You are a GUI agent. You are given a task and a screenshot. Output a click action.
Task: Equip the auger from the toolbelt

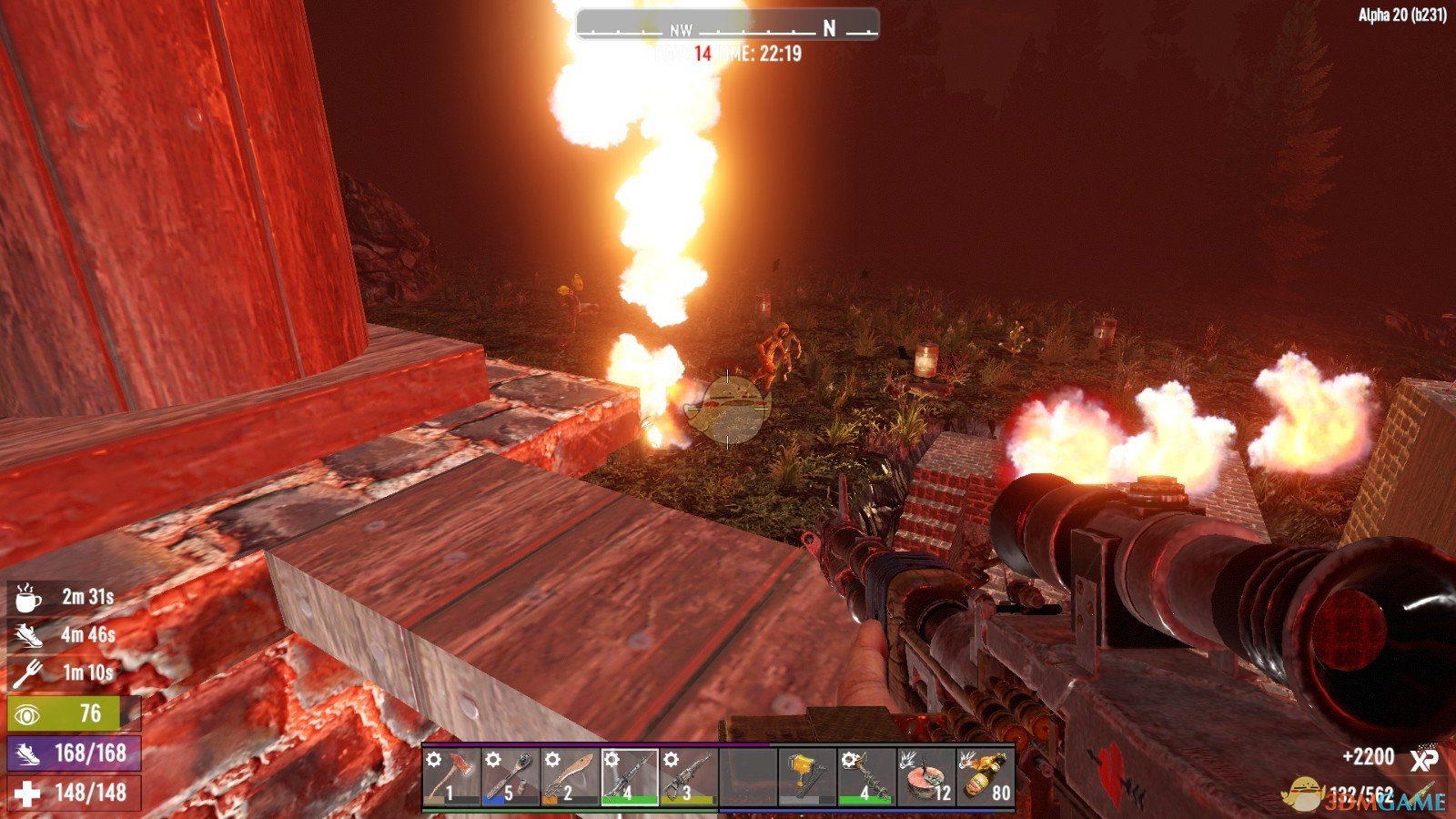pyautogui.click(x=866, y=776)
